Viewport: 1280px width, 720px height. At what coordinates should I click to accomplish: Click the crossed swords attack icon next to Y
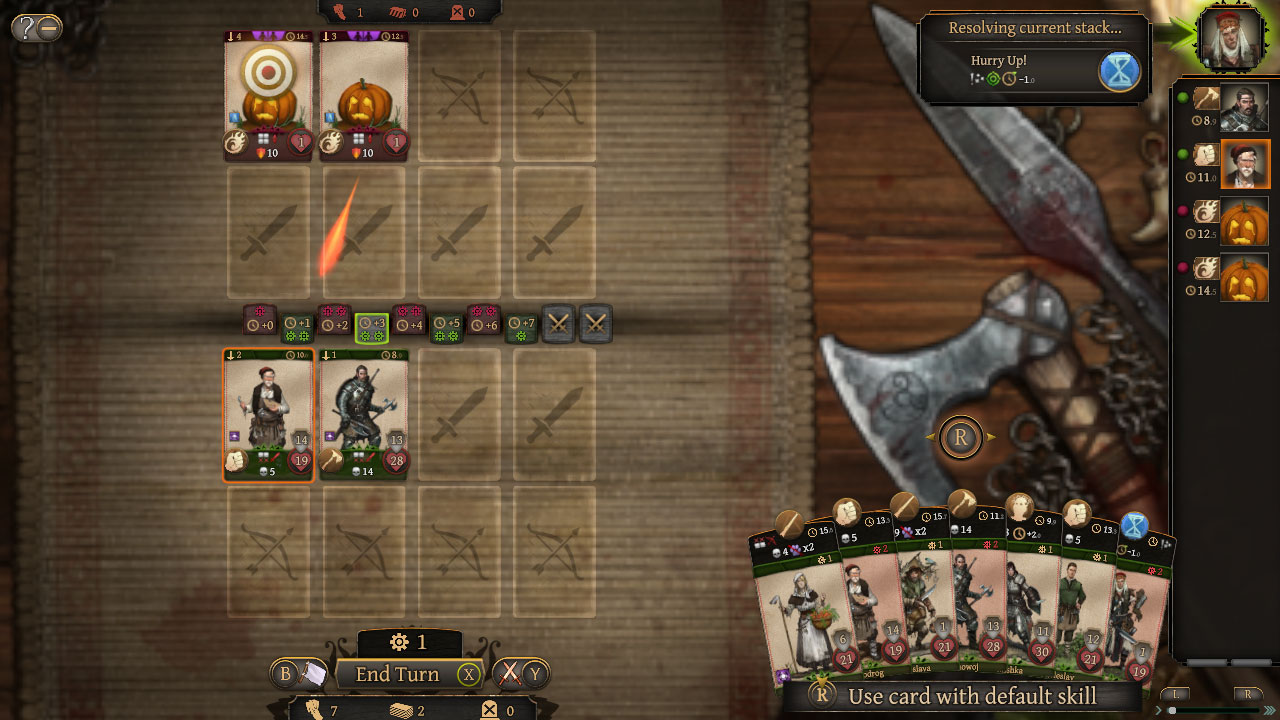pos(510,675)
